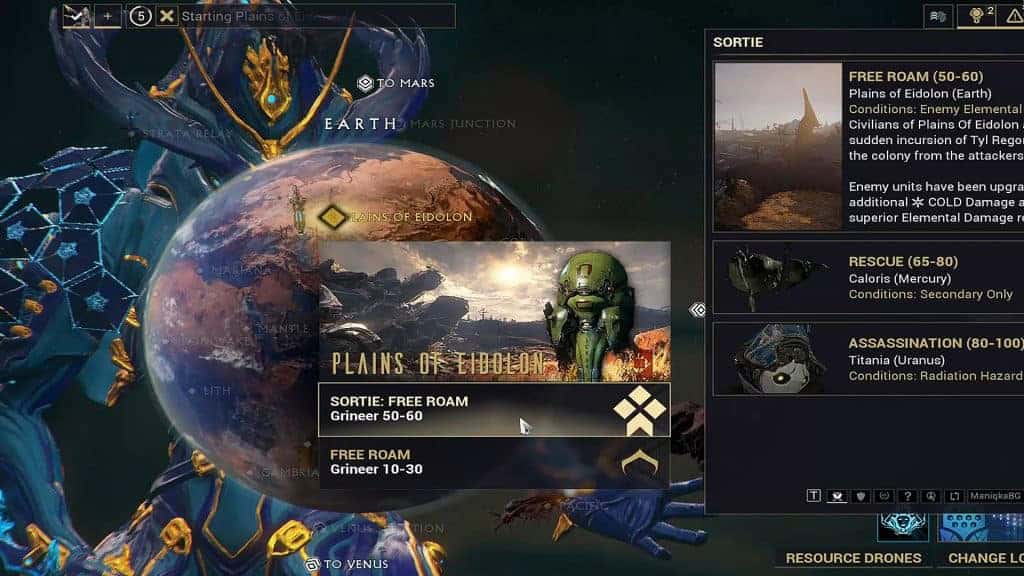The width and height of the screenshot is (1024, 576).
Task: Select the player avatar squad slot
Action: [x=78, y=17]
